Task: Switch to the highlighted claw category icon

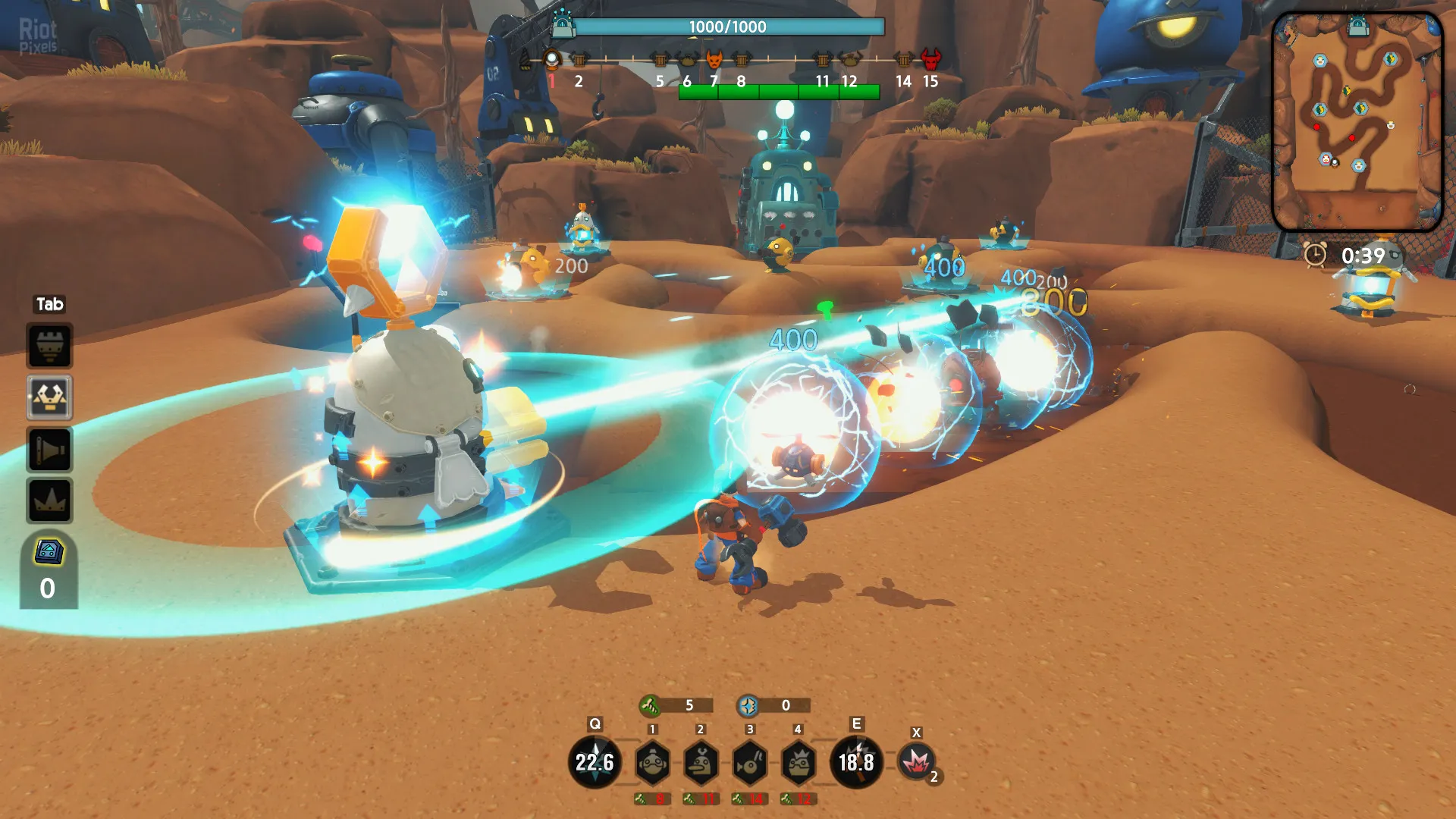Action: click(50, 397)
